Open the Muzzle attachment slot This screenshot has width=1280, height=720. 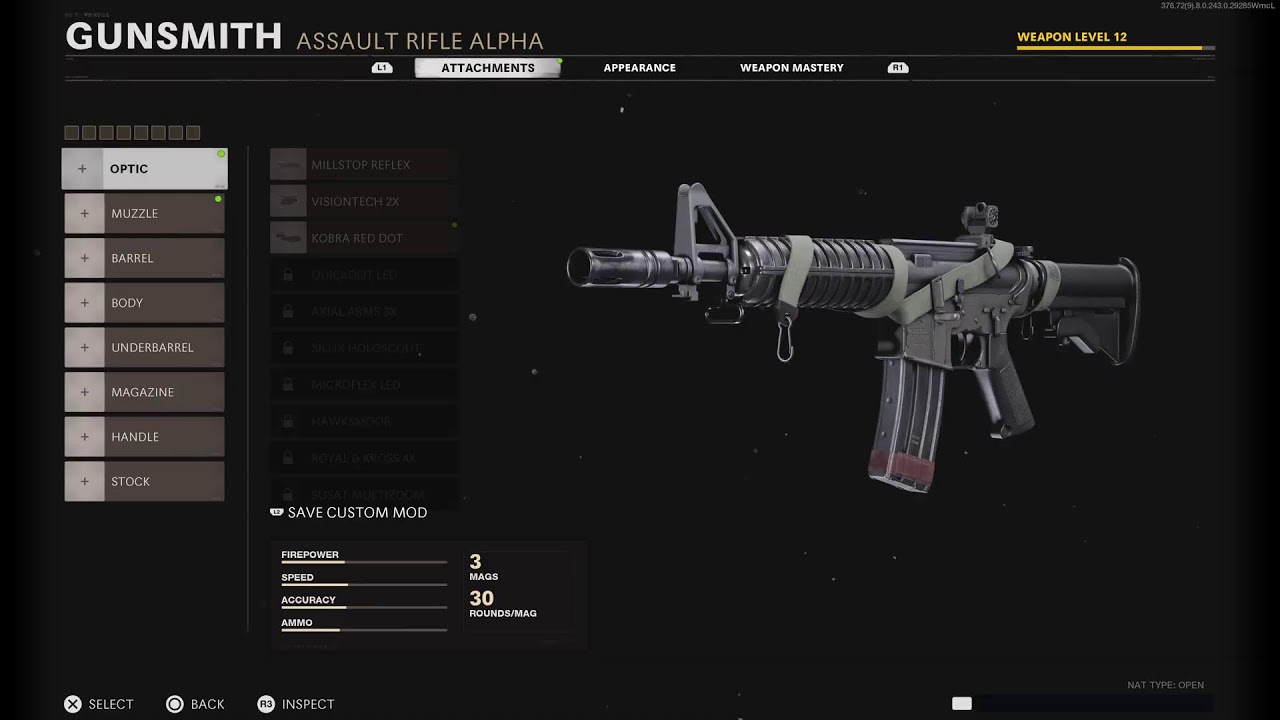pyautogui.click(x=145, y=214)
